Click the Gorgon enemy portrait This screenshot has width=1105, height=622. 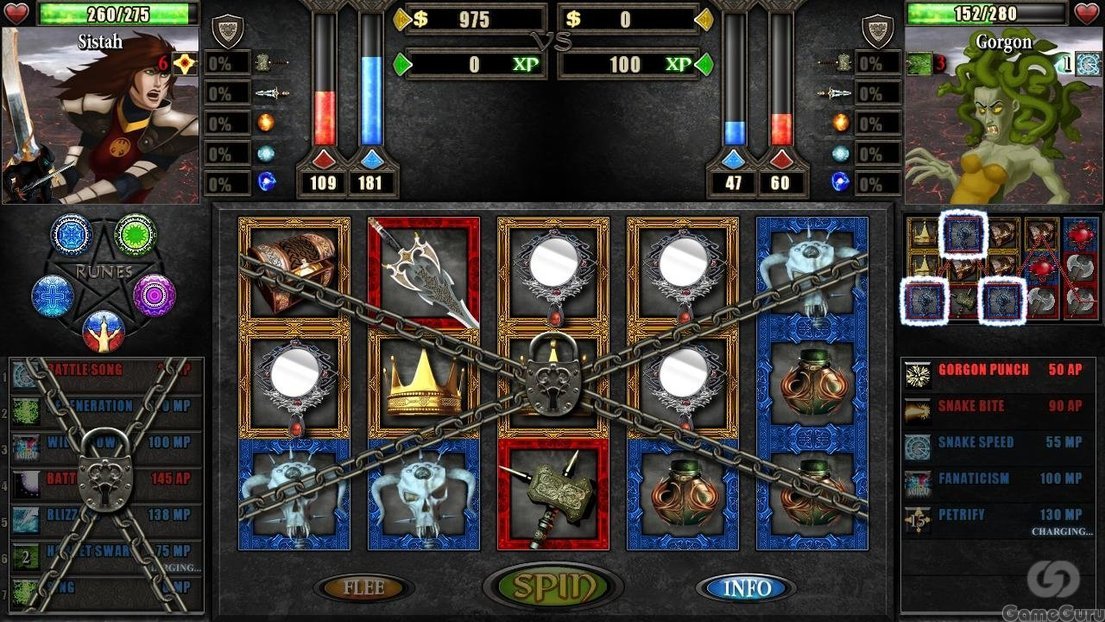click(1002, 118)
